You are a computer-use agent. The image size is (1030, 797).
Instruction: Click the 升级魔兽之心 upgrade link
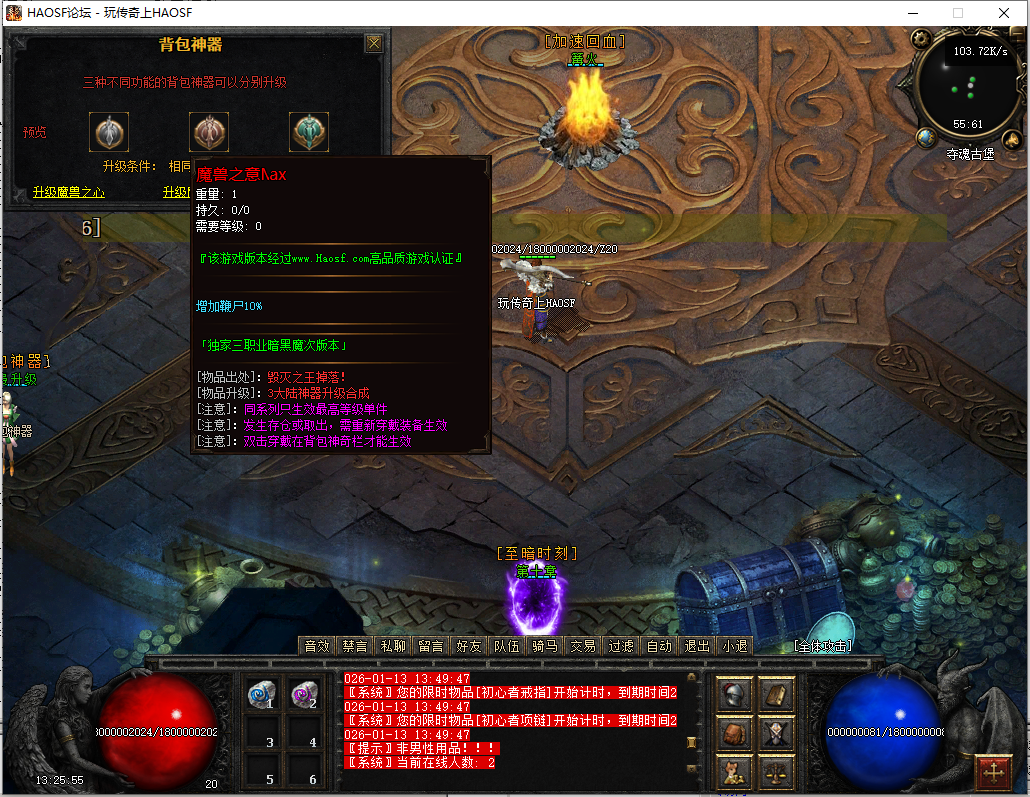point(68,192)
